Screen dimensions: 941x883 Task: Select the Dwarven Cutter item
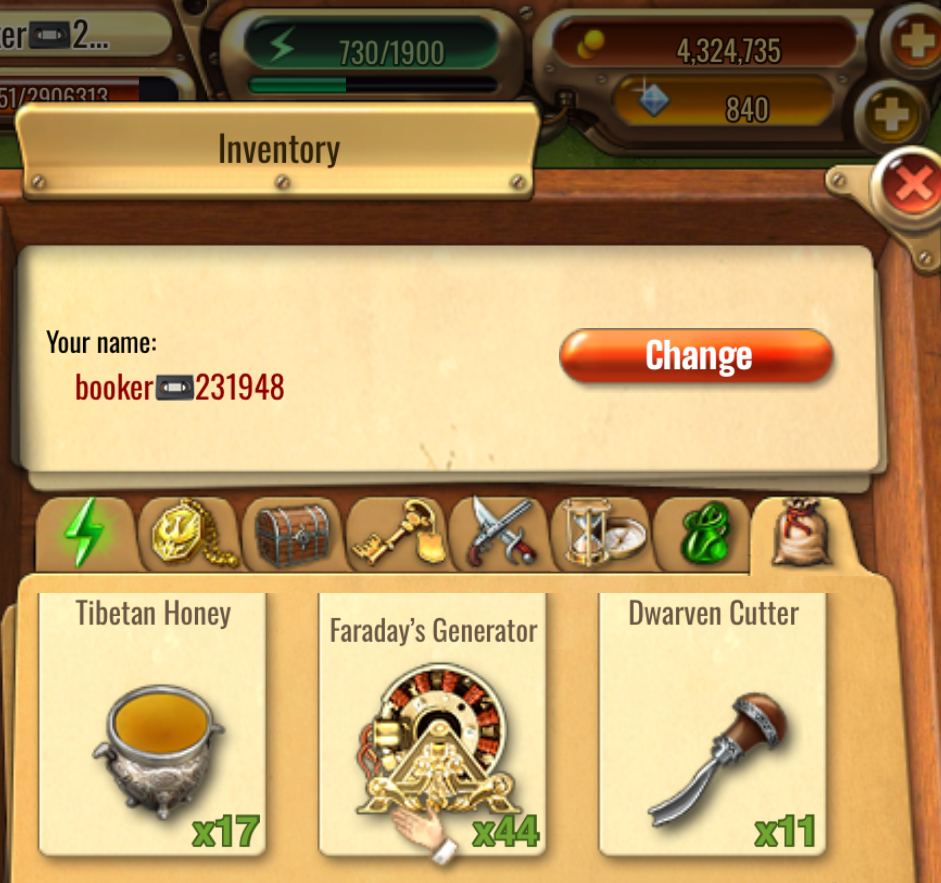point(713,724)
